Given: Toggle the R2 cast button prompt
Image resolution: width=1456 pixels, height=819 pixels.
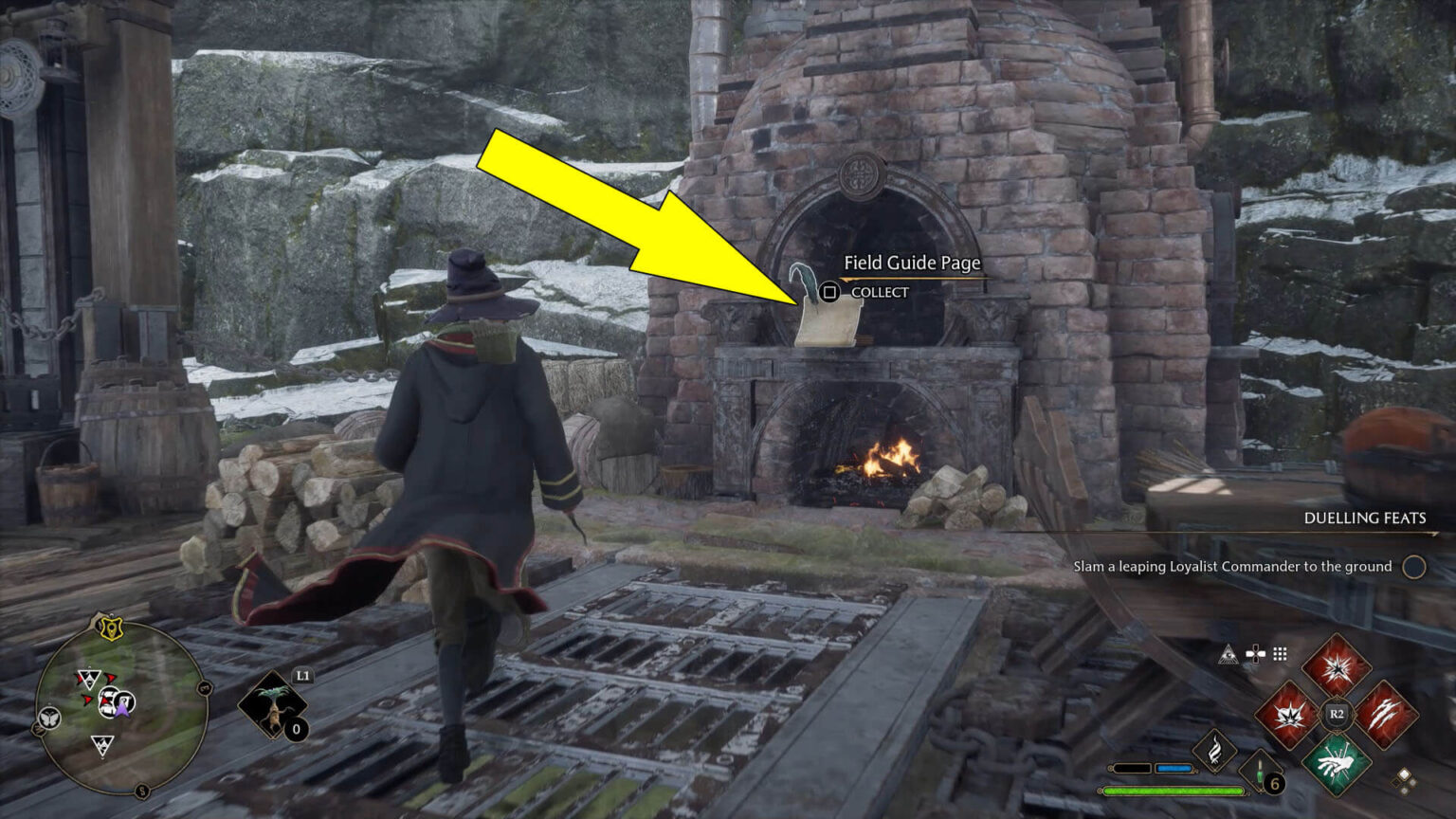Looking at the screenshot, I should pyautogui.click(x=1337, y=713).
